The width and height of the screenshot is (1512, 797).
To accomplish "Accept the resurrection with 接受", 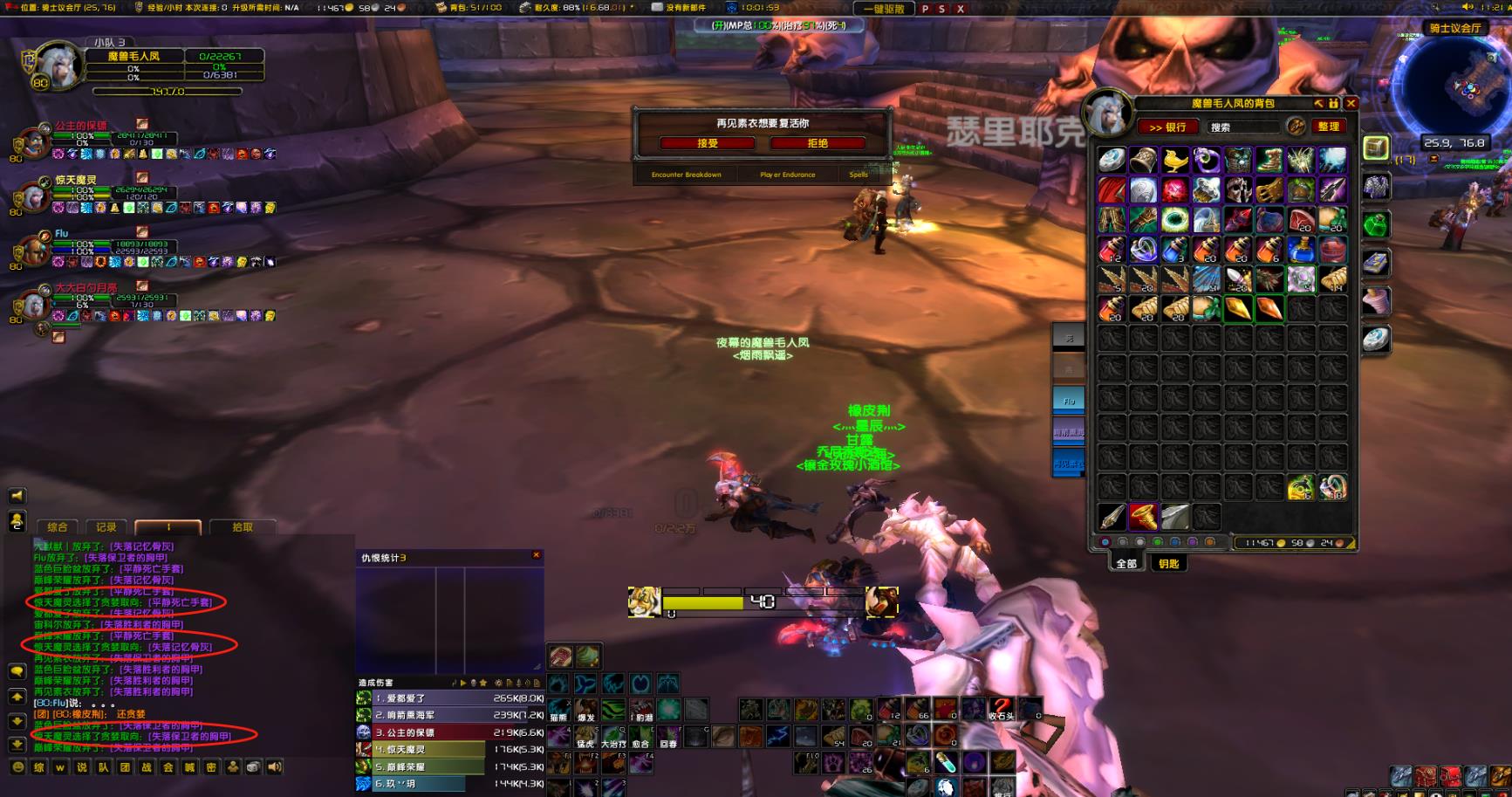I will [x=707, y=143].
